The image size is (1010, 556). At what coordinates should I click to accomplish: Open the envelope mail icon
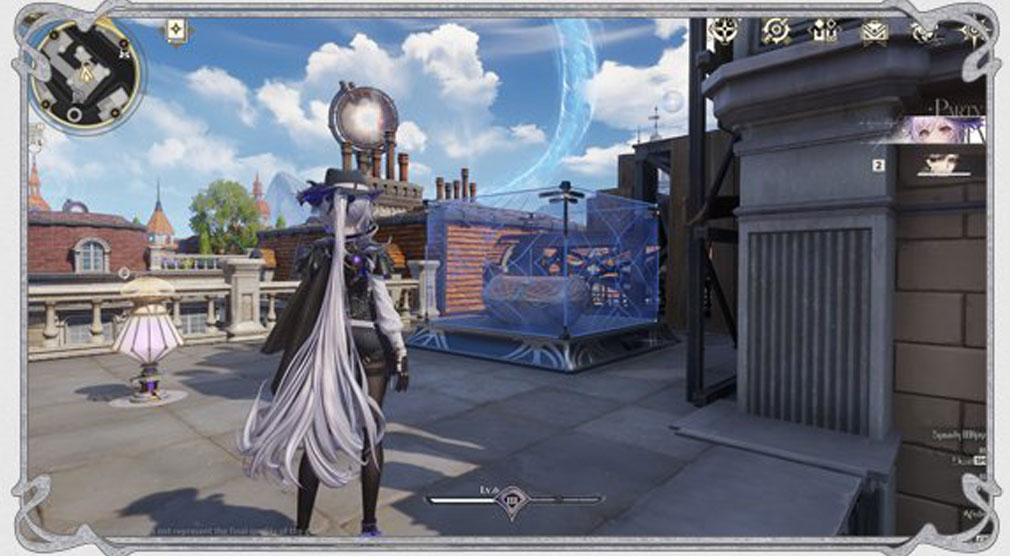coord(874,32)
